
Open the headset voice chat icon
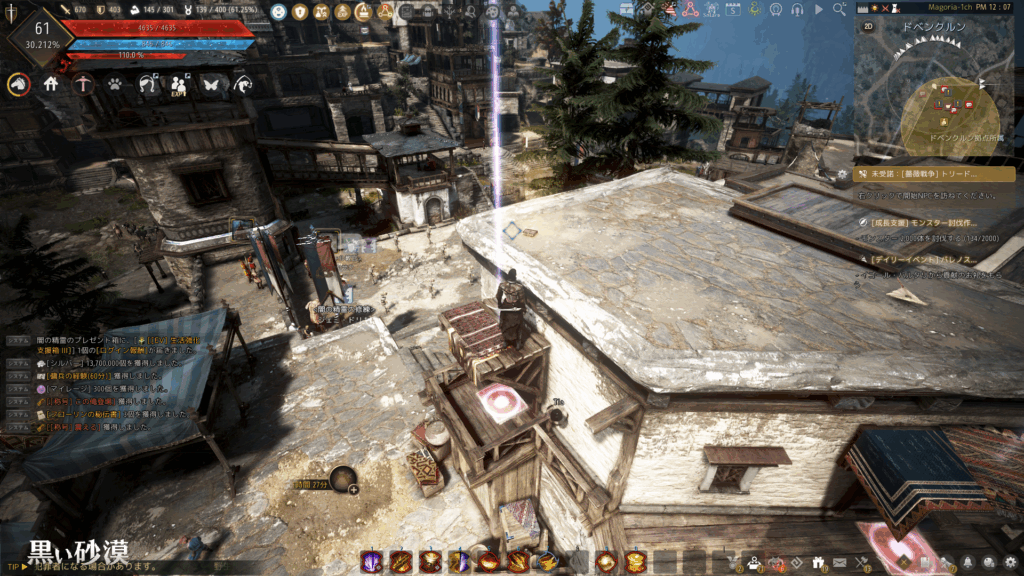coord(797,9)
